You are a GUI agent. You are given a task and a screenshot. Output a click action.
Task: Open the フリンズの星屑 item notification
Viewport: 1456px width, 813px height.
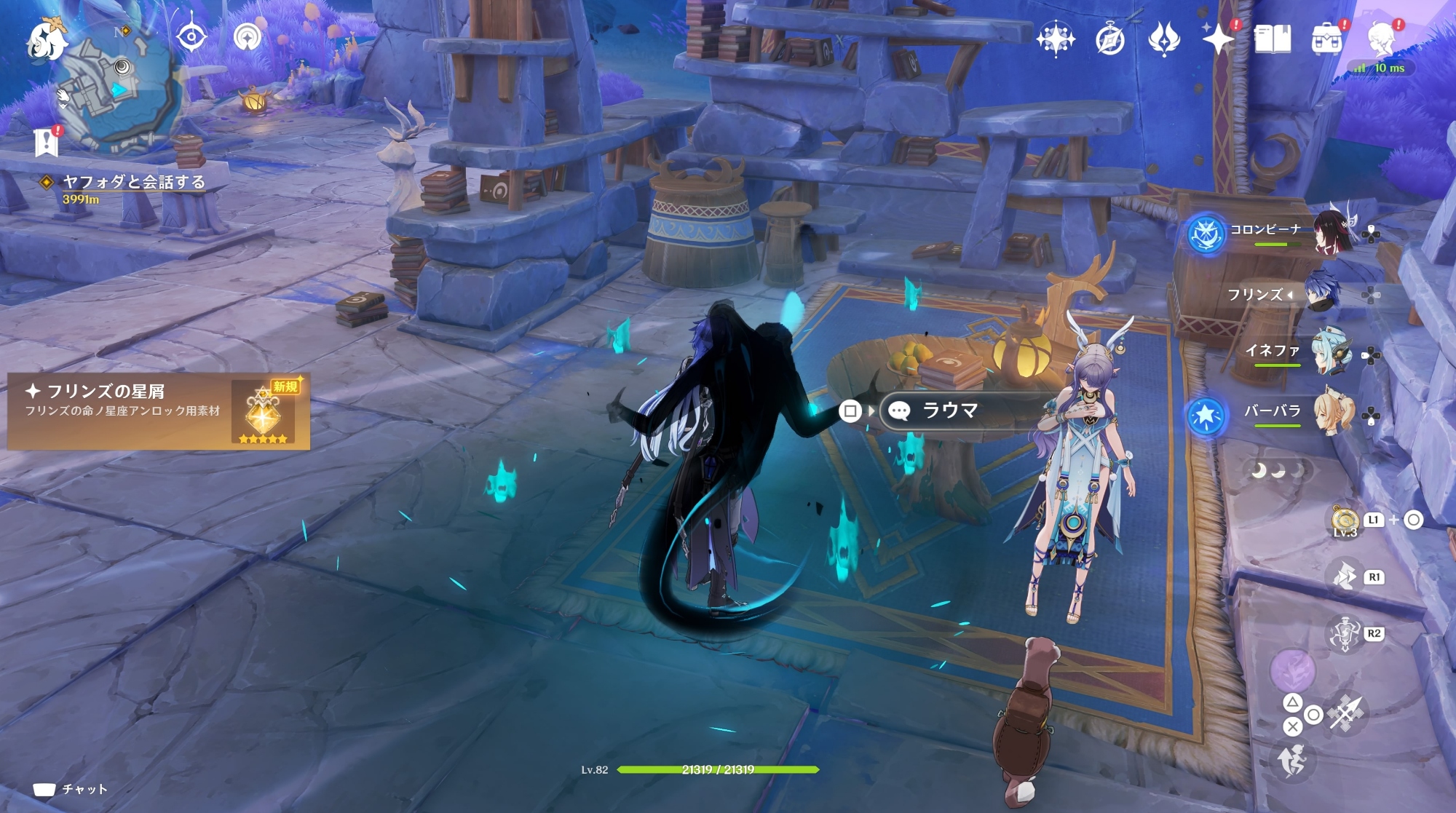tap(158, 411)
